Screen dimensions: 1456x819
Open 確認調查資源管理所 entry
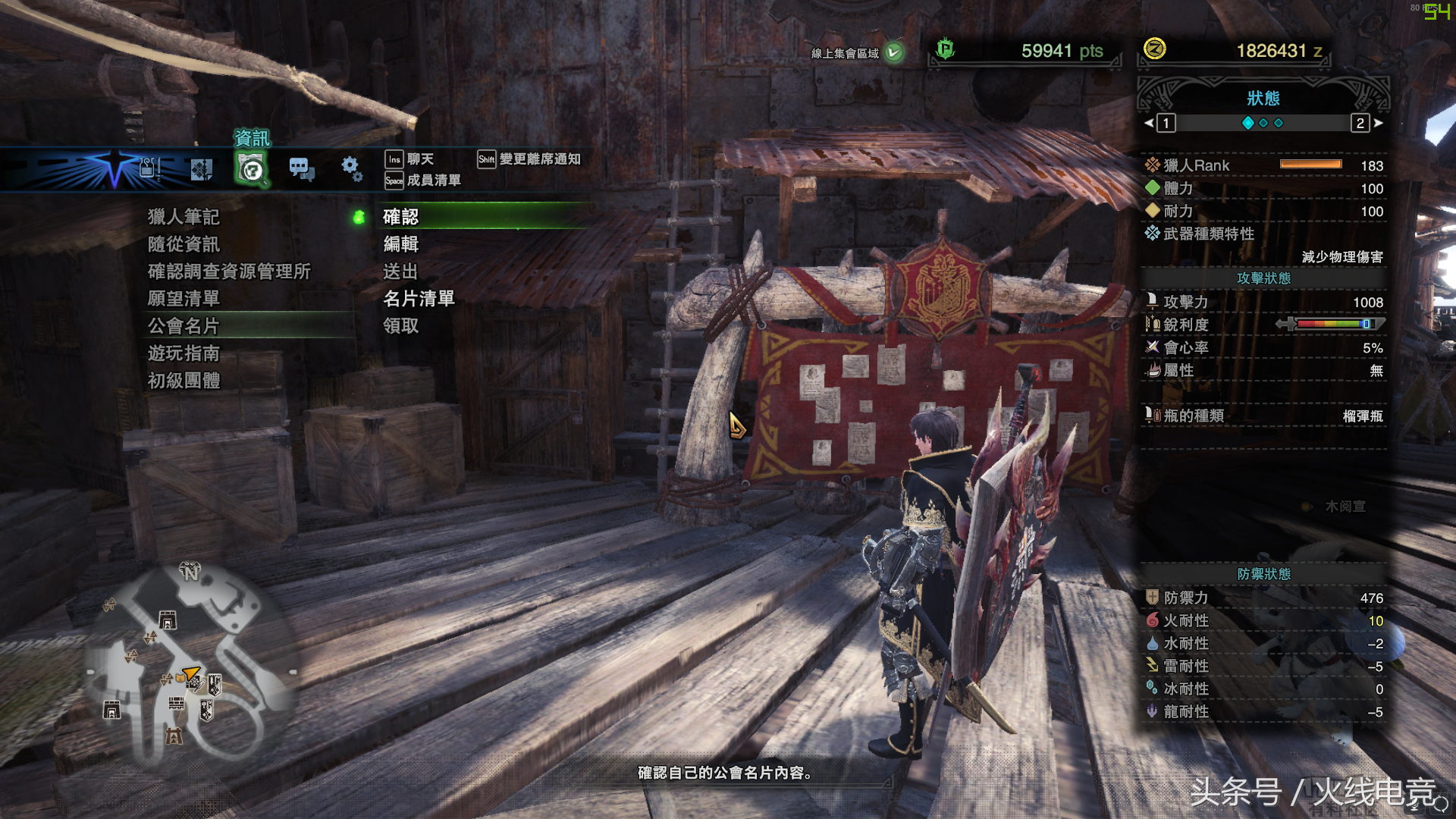pyautogui.click(x=229, y=271)
